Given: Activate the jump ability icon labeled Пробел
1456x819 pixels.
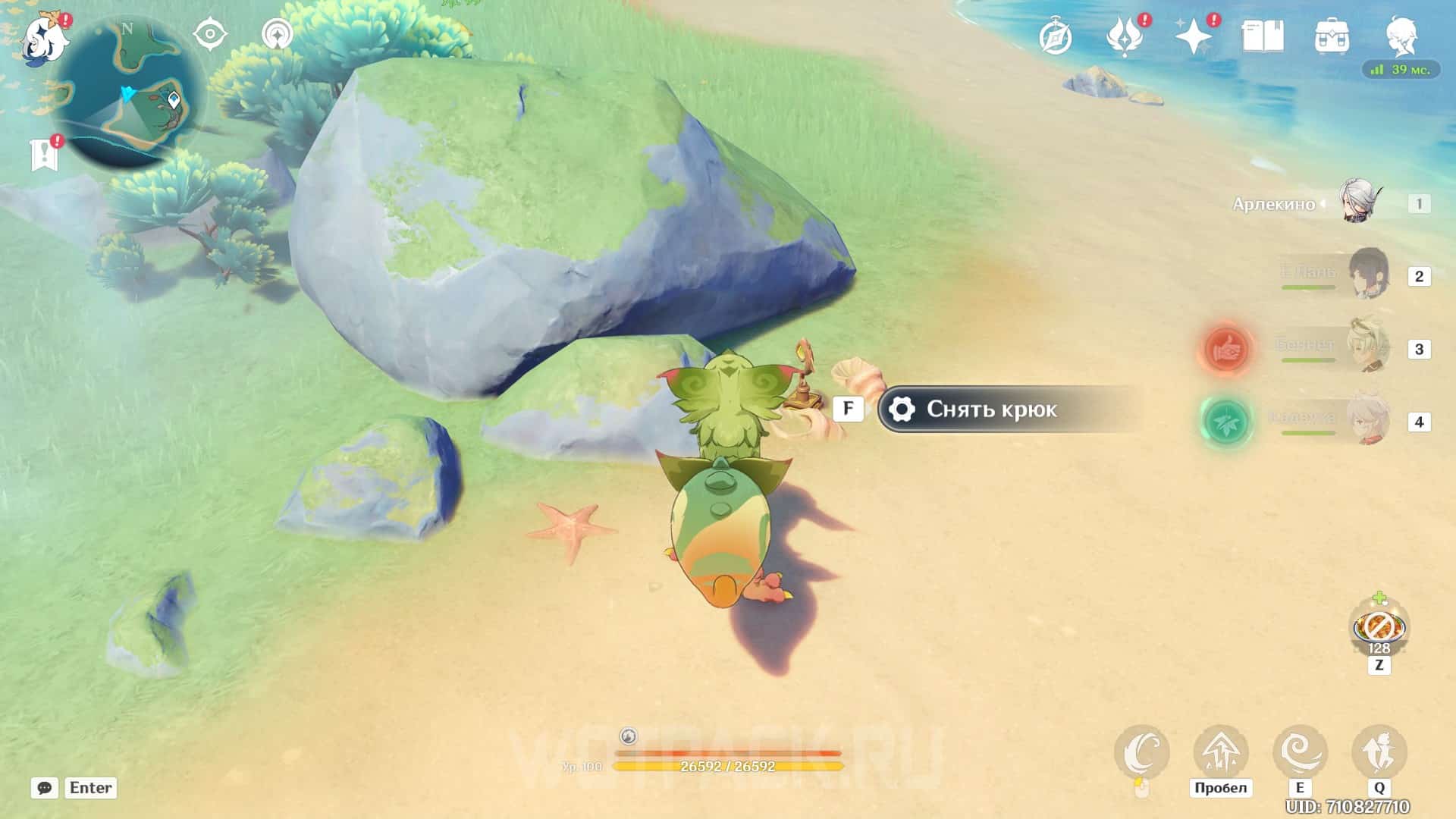Looking at the screenshot, I should (1220, 752).
